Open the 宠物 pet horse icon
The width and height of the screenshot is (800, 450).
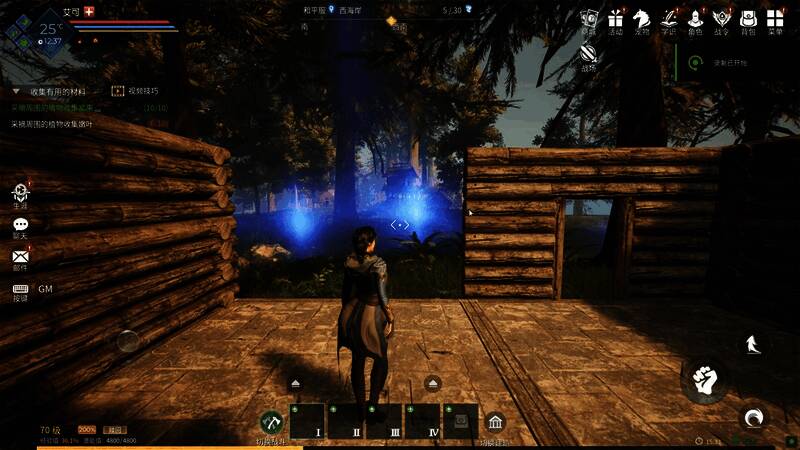(x=641, y=19)
